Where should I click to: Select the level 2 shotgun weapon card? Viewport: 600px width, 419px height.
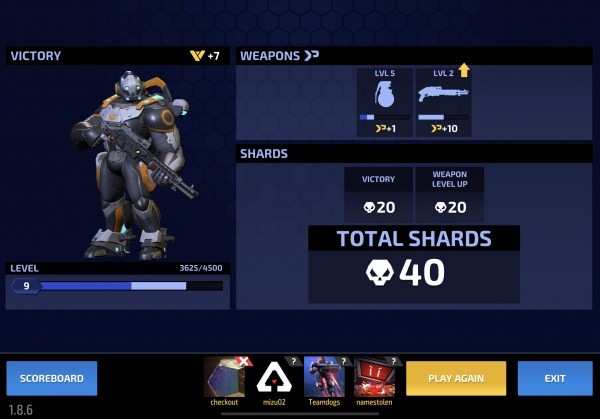pyautogui.click(x=443, y=102)
